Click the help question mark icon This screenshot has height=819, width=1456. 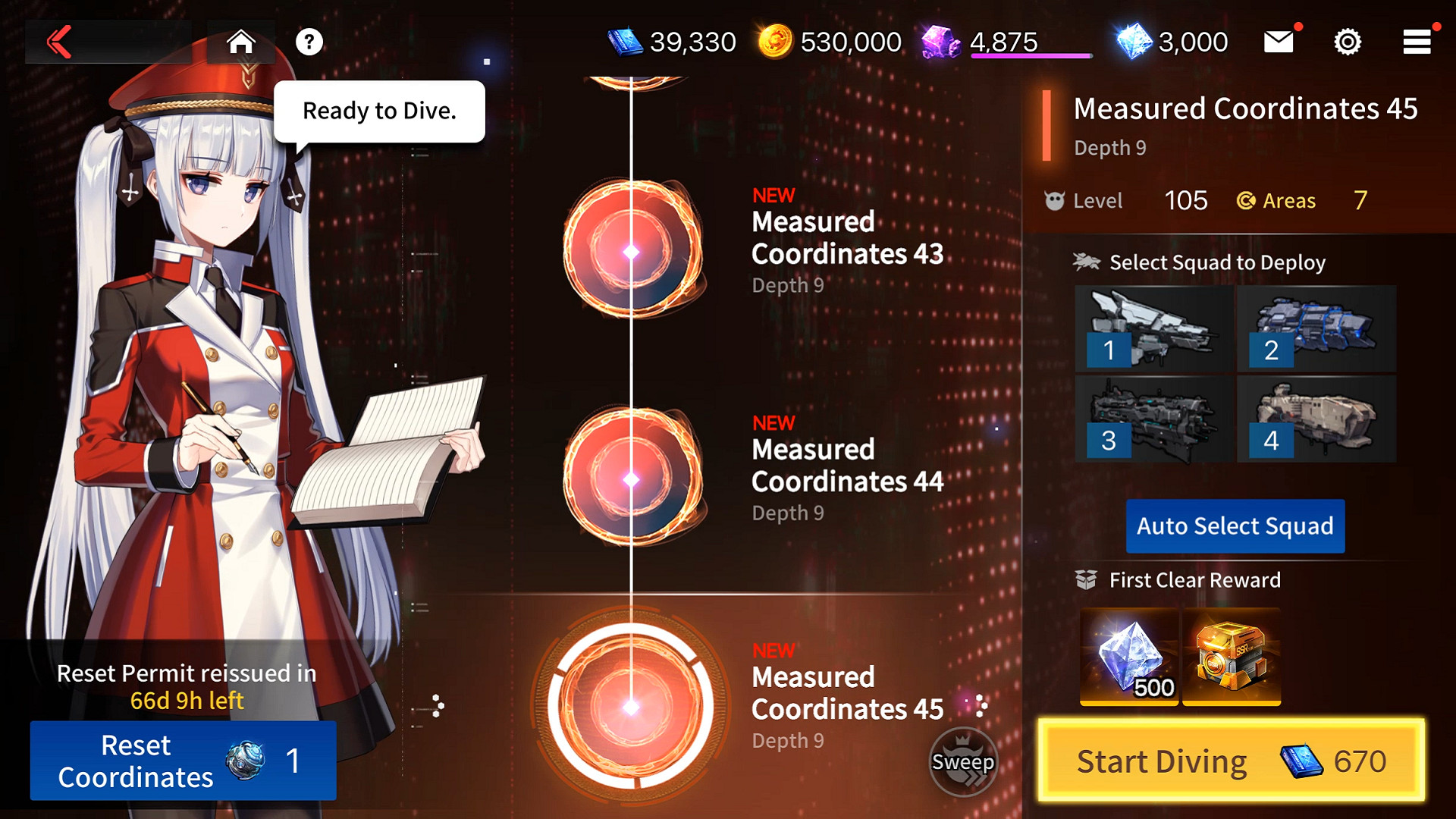pyautogui.click(x=308, y=42)
